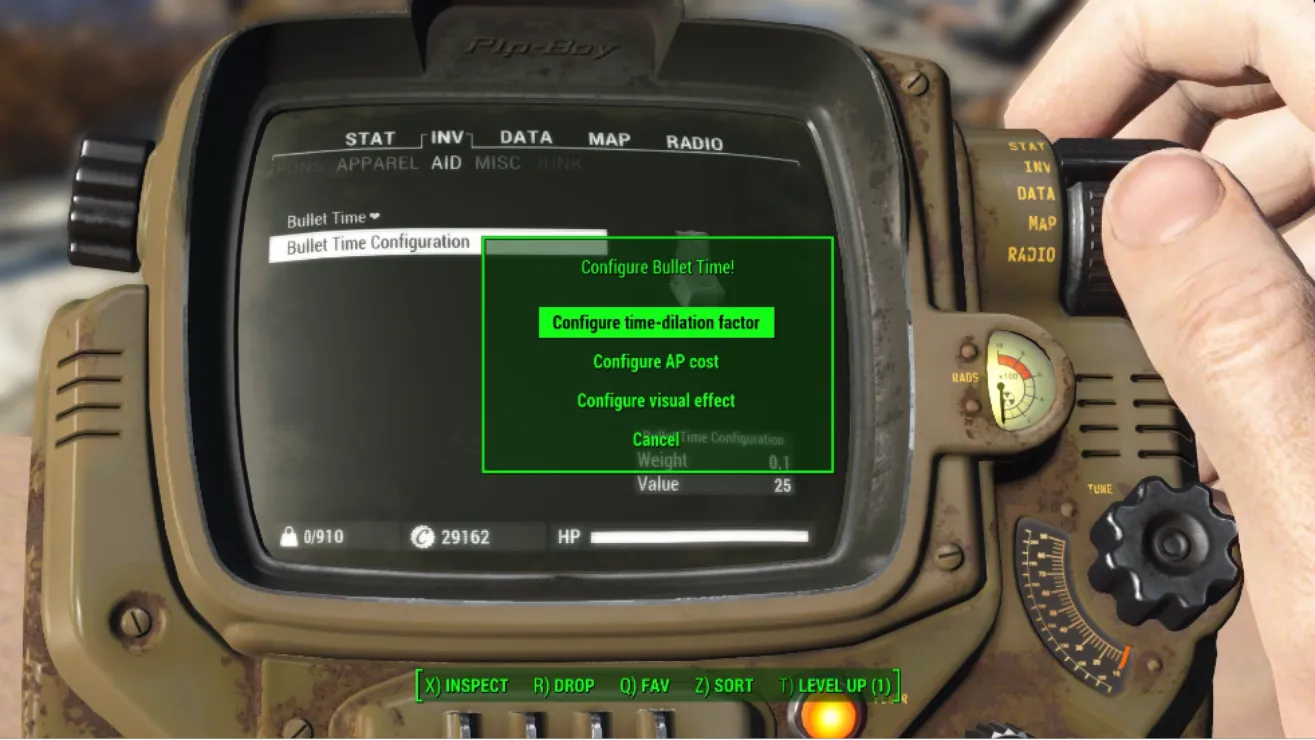Select the INV tab

point(447,138)
